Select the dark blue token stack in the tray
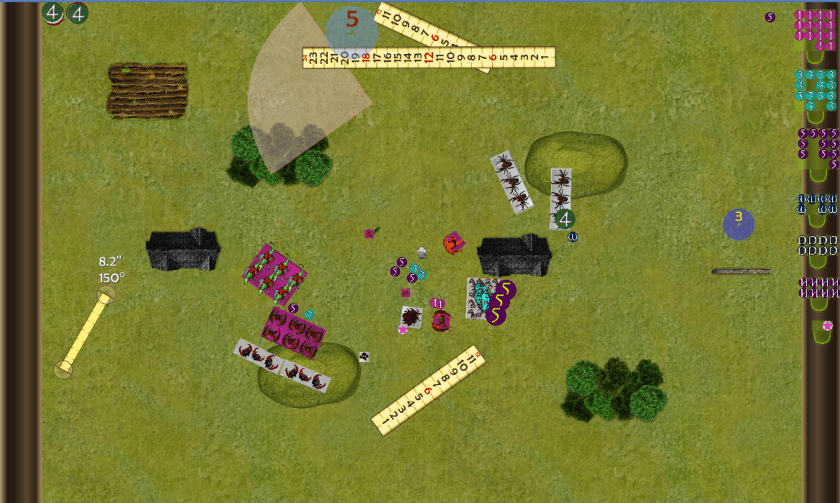 [x=816, y=204]
